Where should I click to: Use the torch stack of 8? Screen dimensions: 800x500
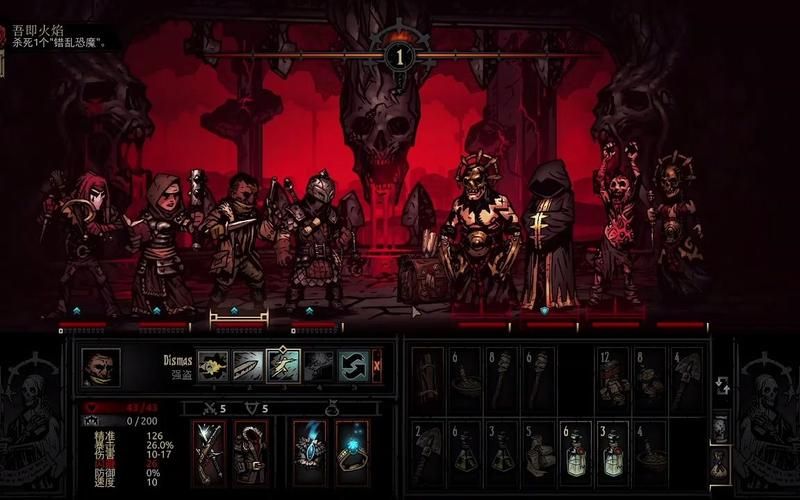point(501,380)
